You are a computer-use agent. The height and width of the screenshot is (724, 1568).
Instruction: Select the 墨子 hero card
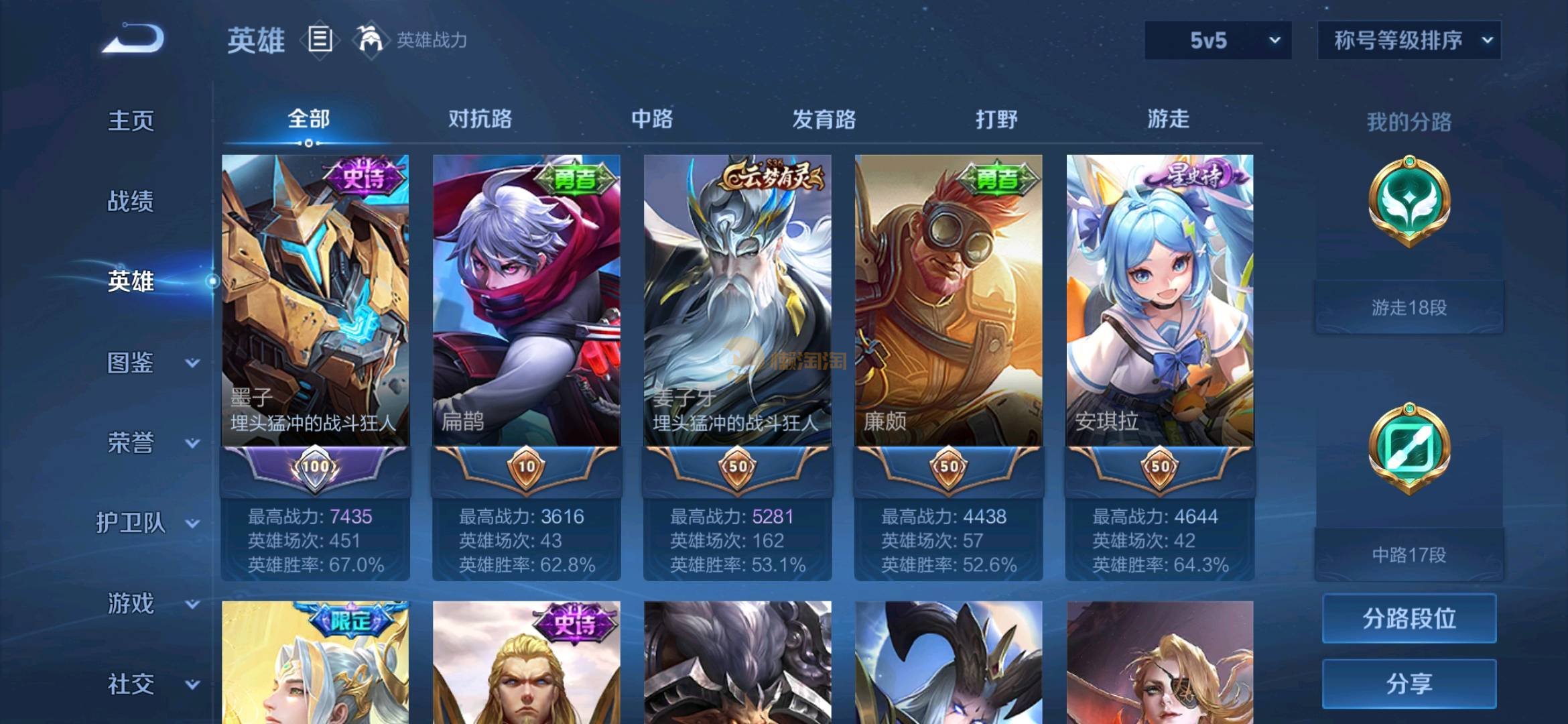315,302
